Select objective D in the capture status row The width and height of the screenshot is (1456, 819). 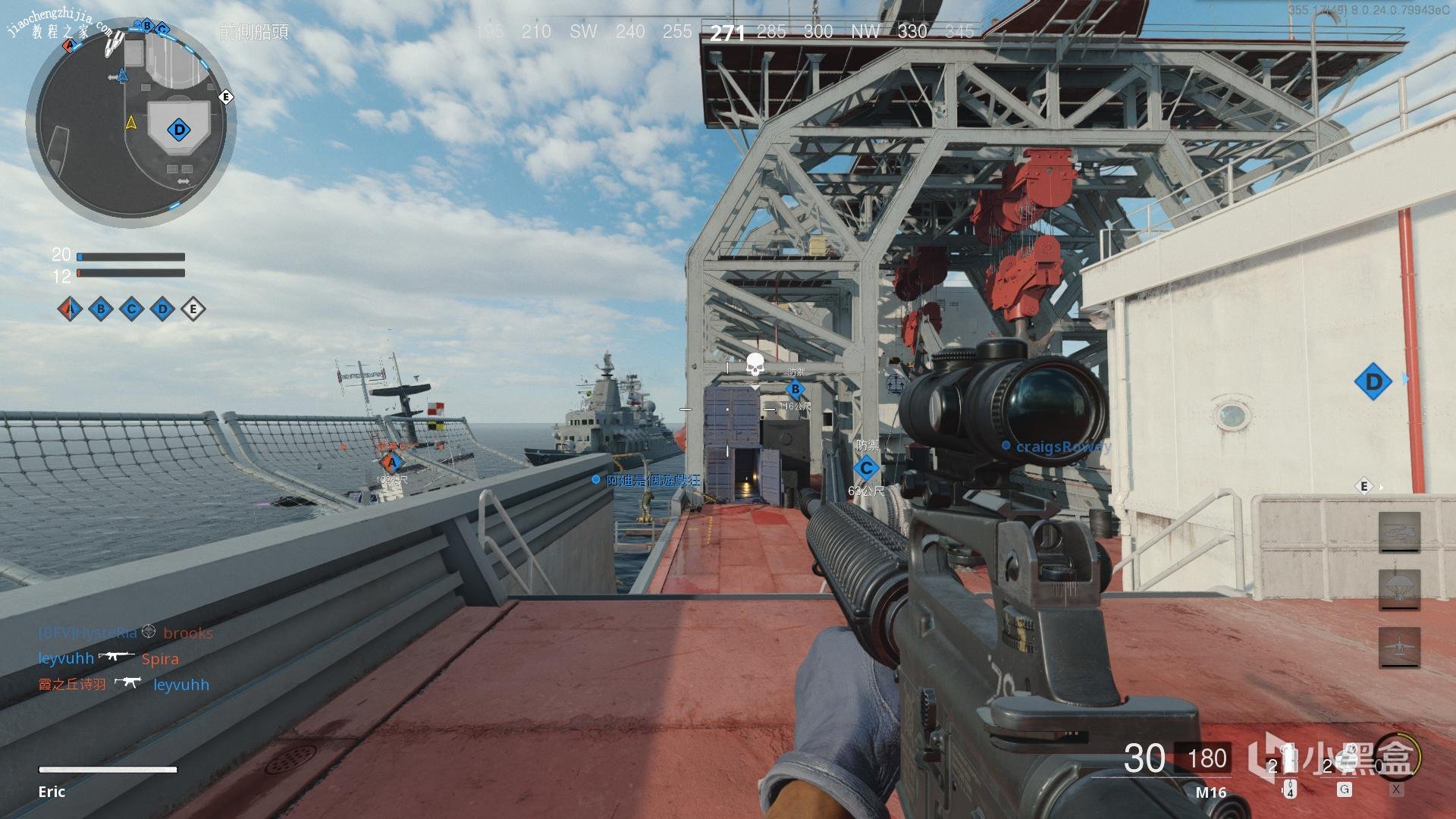[x=162, y=309]
